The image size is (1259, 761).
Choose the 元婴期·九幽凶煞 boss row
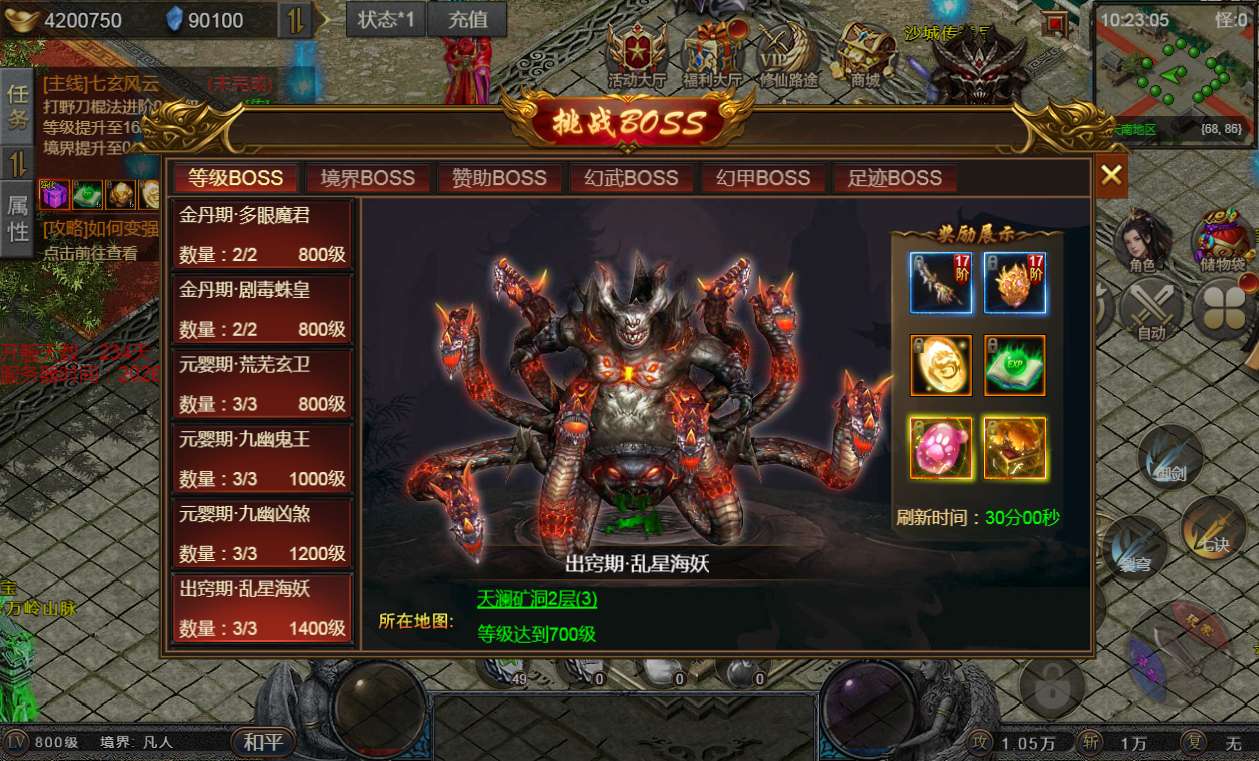tap(263, 533)
